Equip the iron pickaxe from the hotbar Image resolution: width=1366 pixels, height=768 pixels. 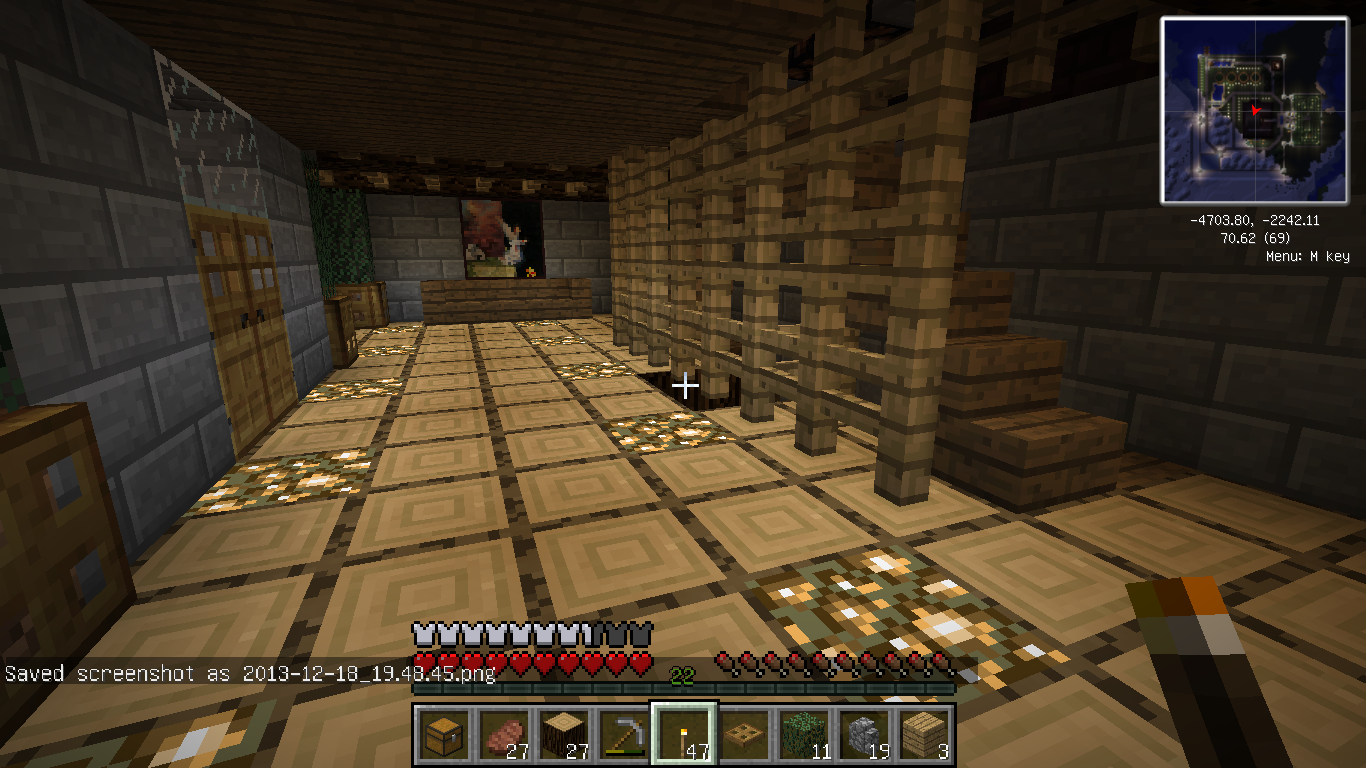click(x=622, y=735)
